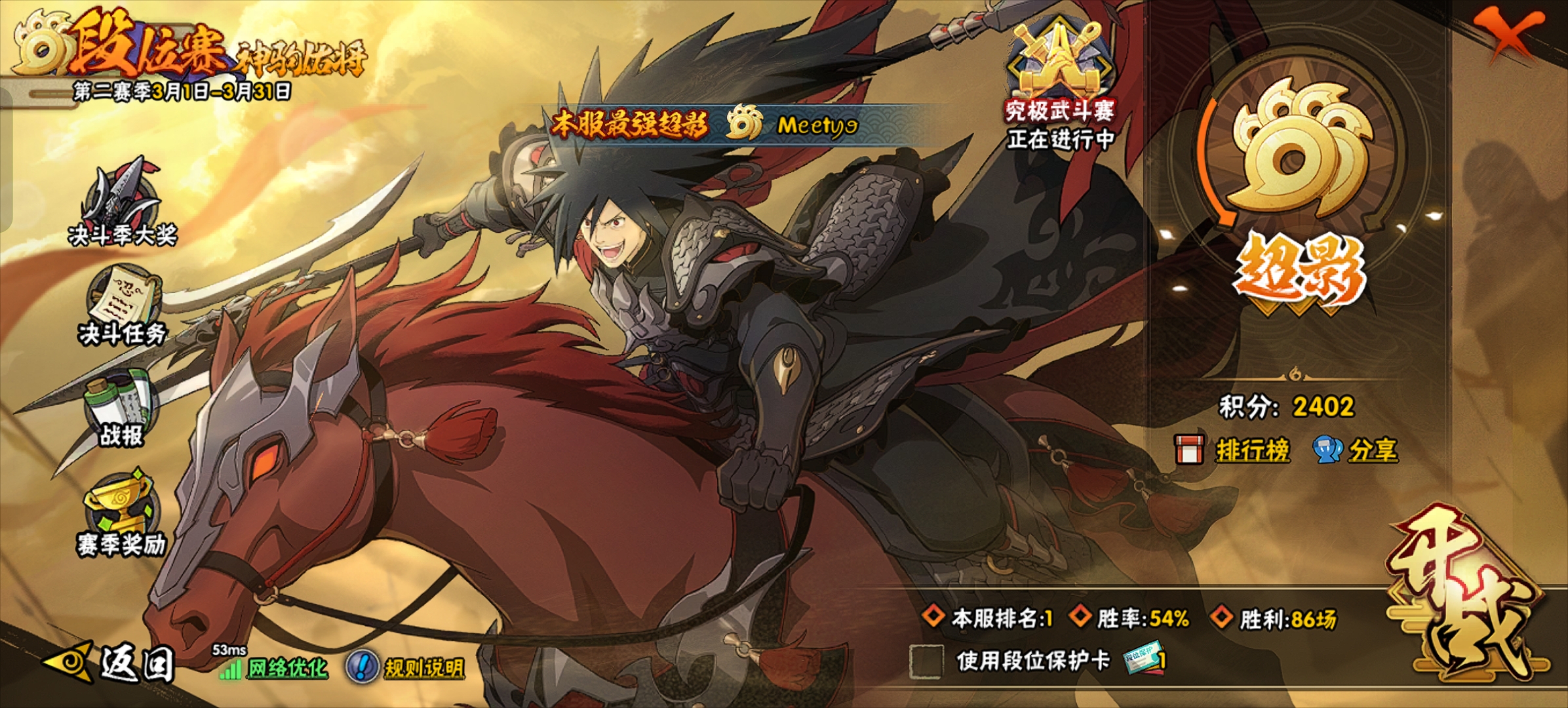View the 战报 battle reports
The width and height of the screenshot is (1568, 708).
pos(121,410)
